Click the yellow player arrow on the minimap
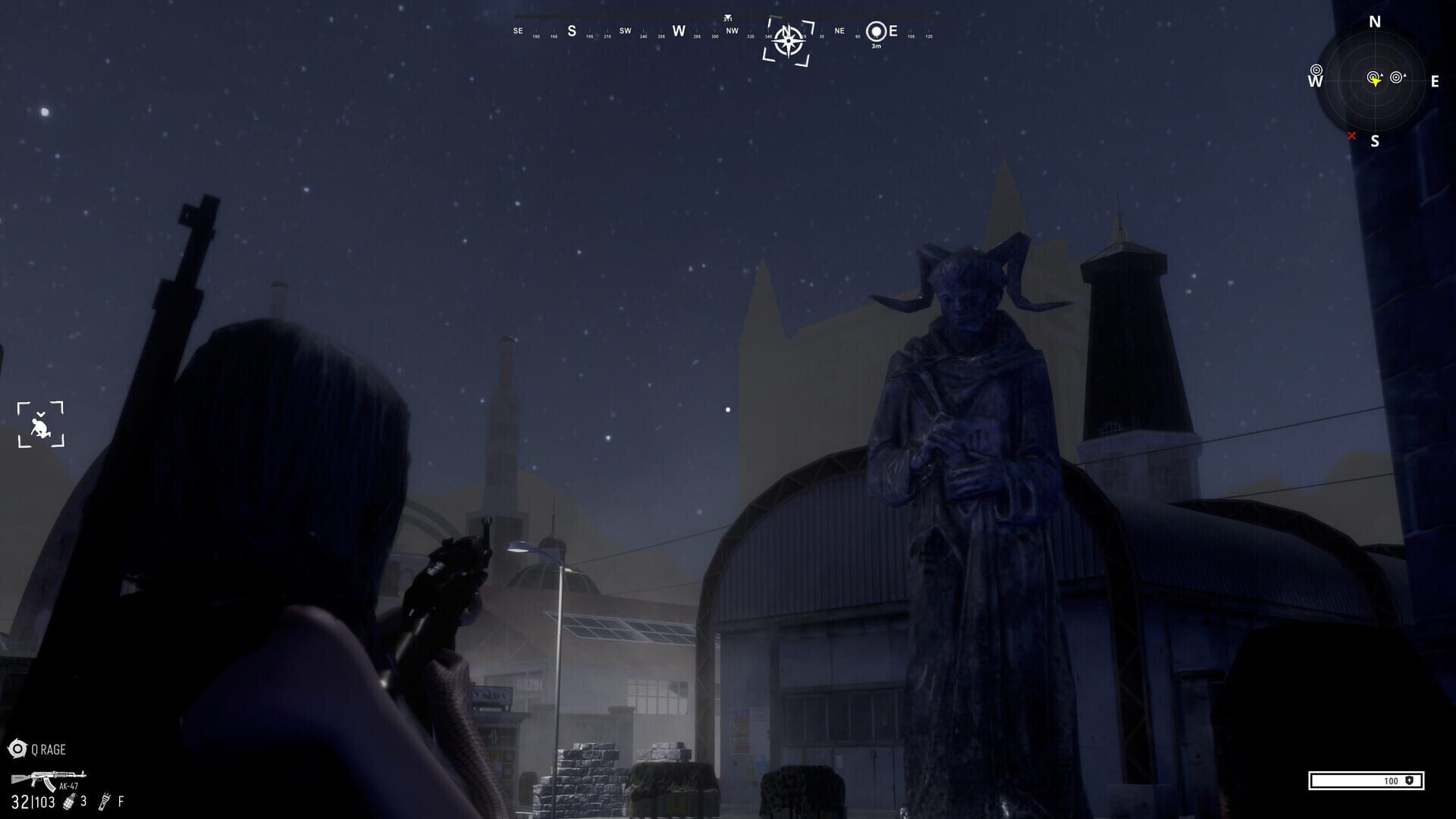The width and height of the screenshot is (1456, 819). click(1376, 82)
